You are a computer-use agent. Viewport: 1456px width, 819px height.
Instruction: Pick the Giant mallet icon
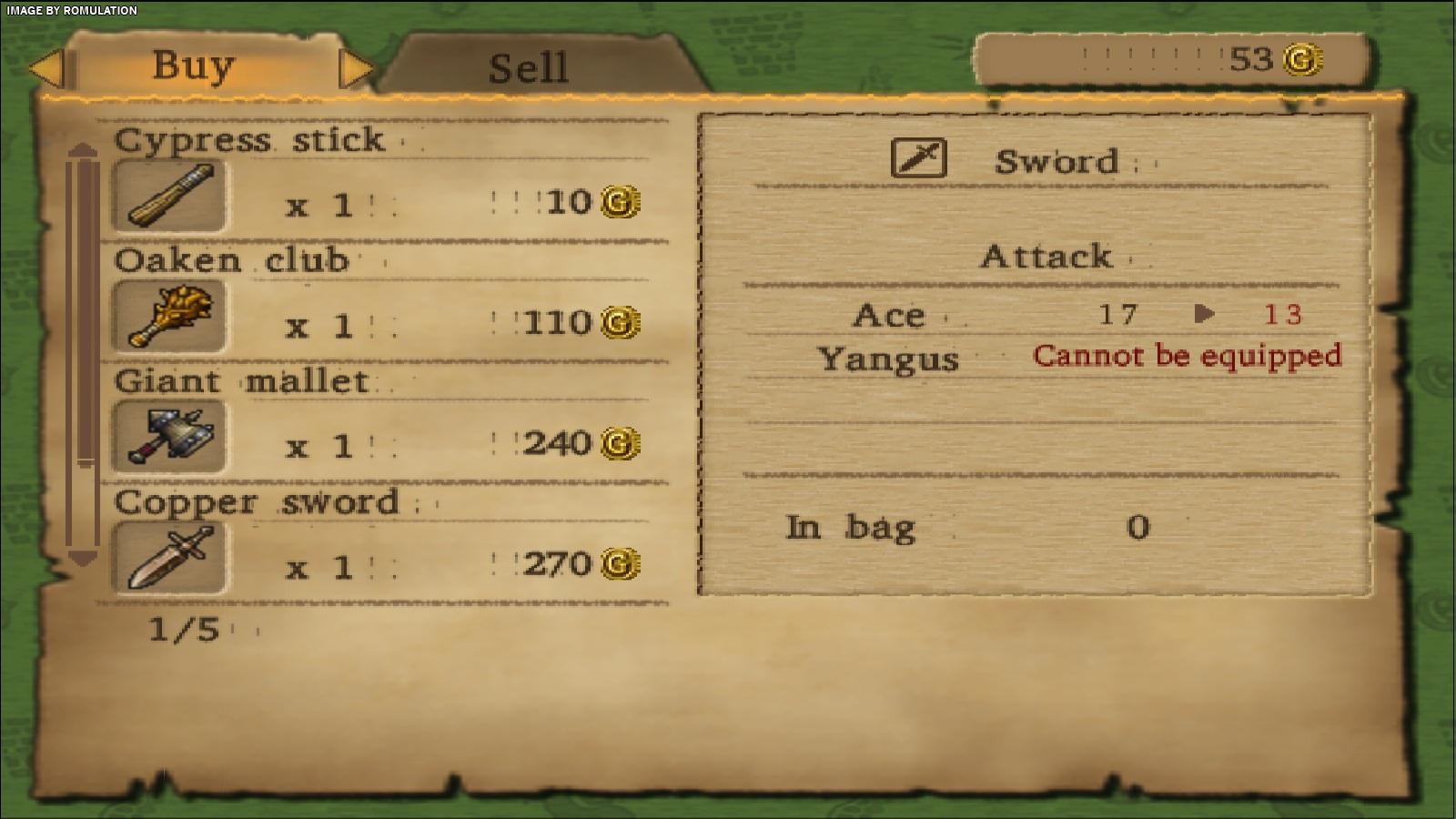click(168, 437)
